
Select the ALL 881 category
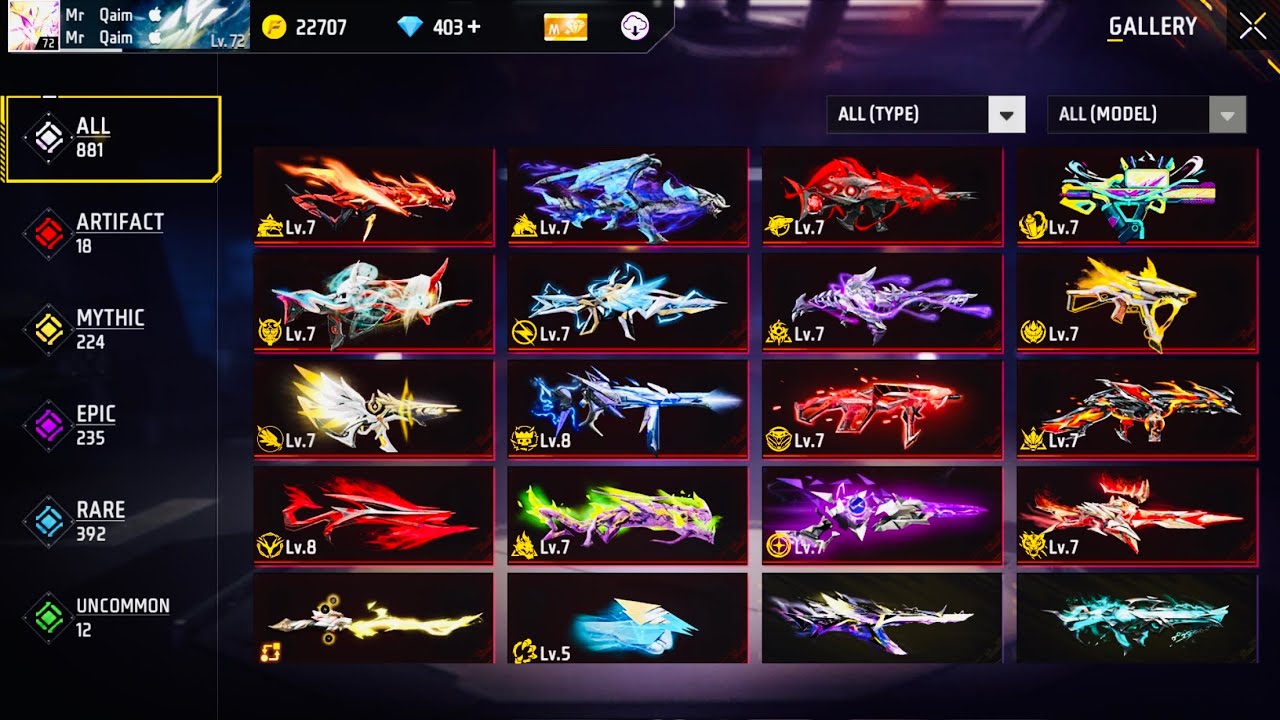coord(112,138)
